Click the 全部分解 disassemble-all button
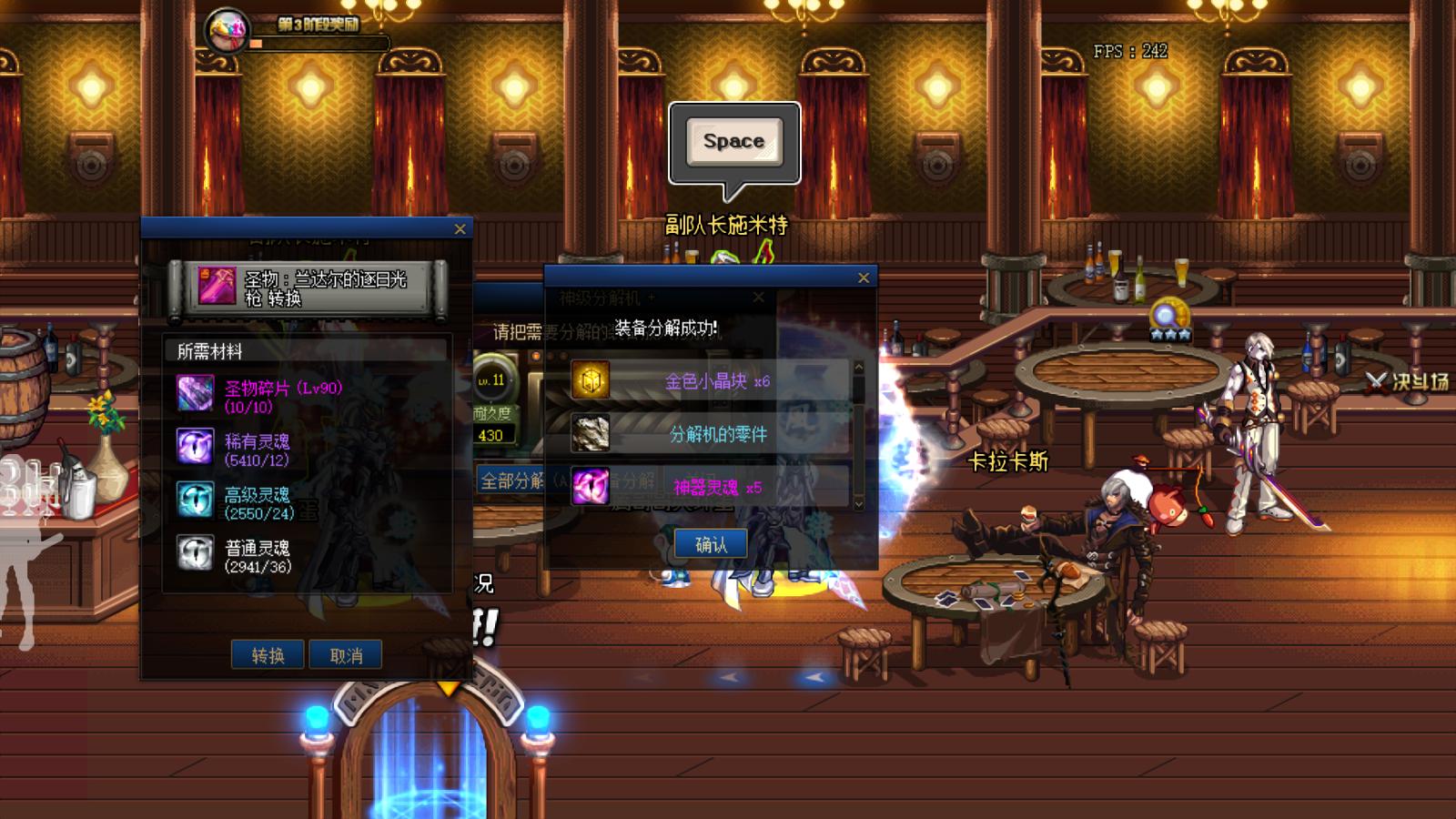Screen dimensions: 1456x819 pos(511,480)
